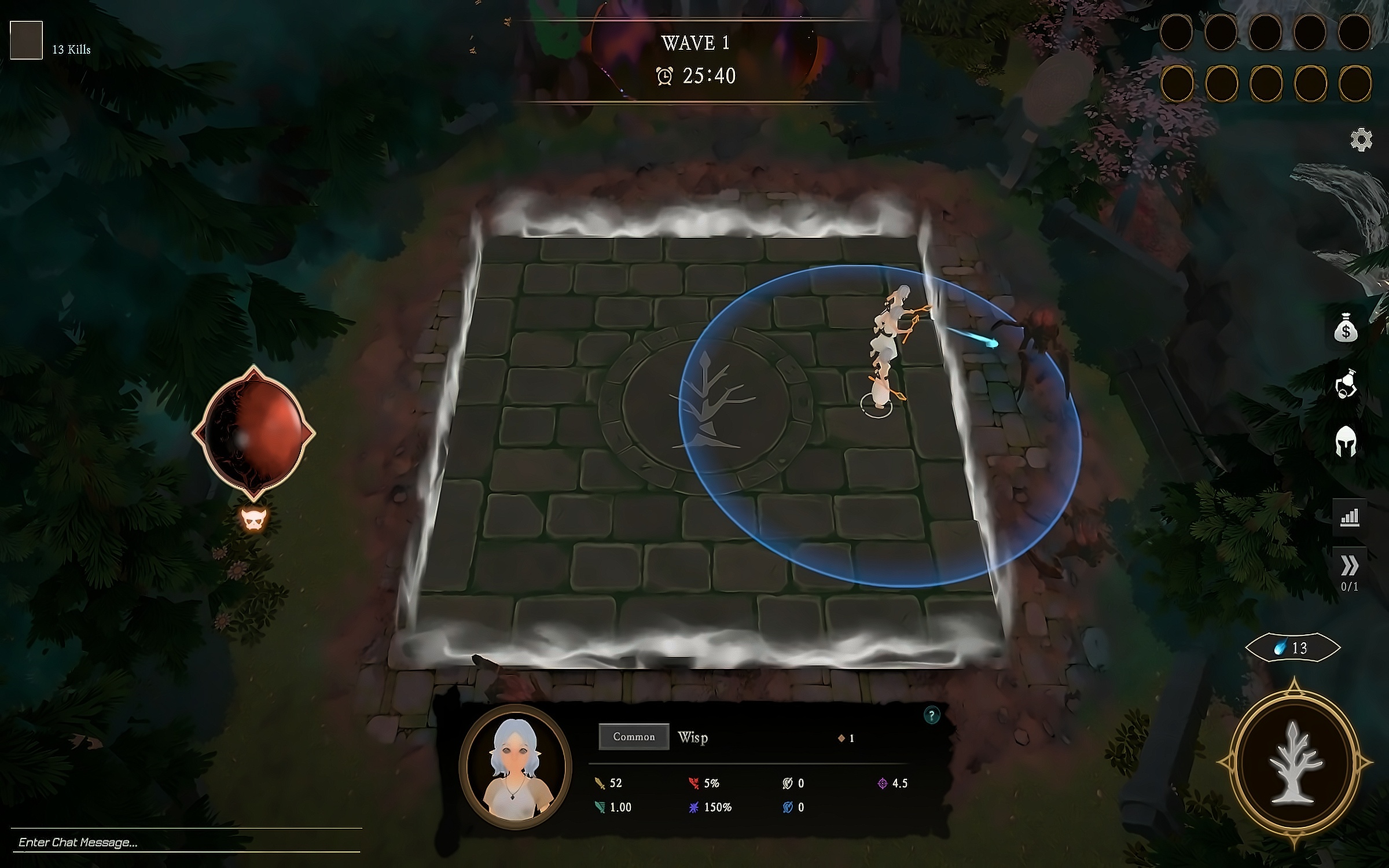Screen dimensions: 1389x868
Task: Open the helmet icon panel
Action: pyautogui.click(x=1346, y=442)
